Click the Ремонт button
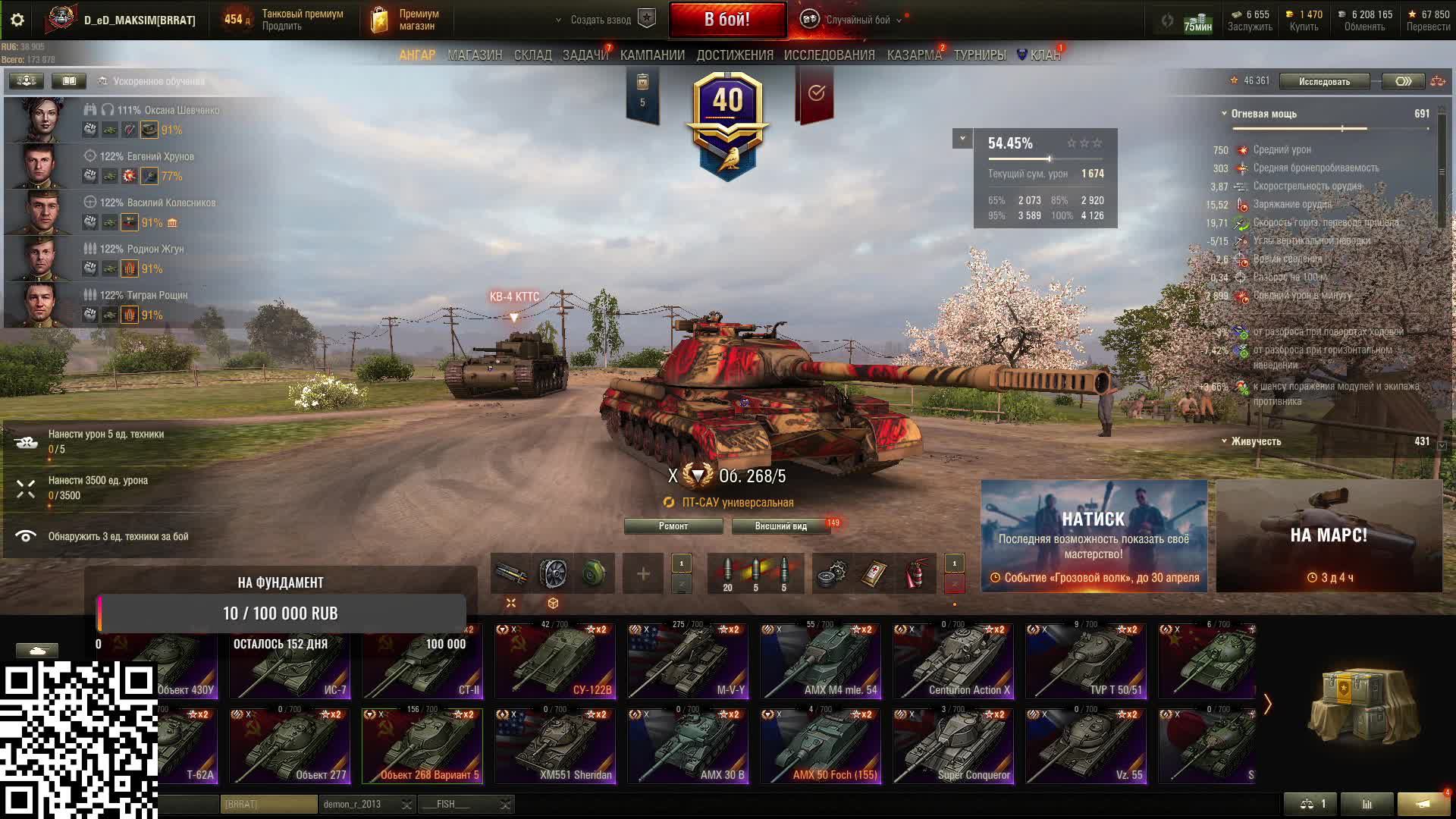 (673, 526)
